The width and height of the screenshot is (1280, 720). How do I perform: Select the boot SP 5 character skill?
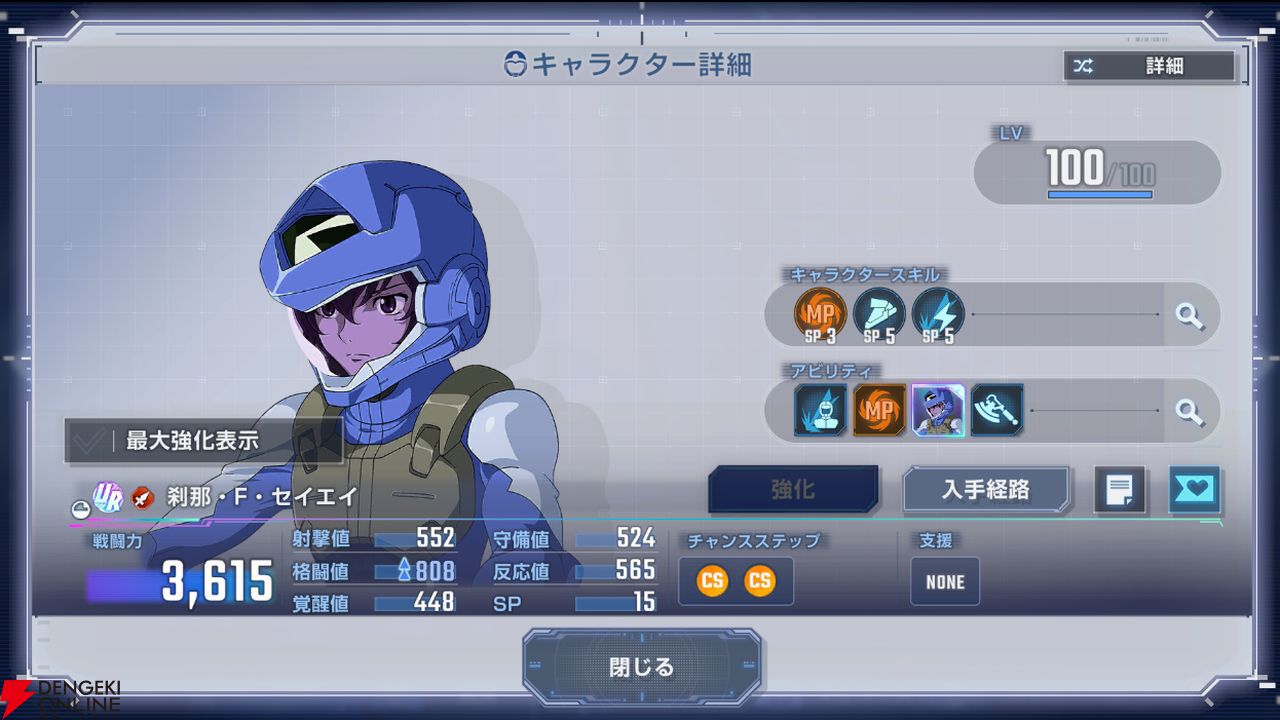click(x=879, y=314)
